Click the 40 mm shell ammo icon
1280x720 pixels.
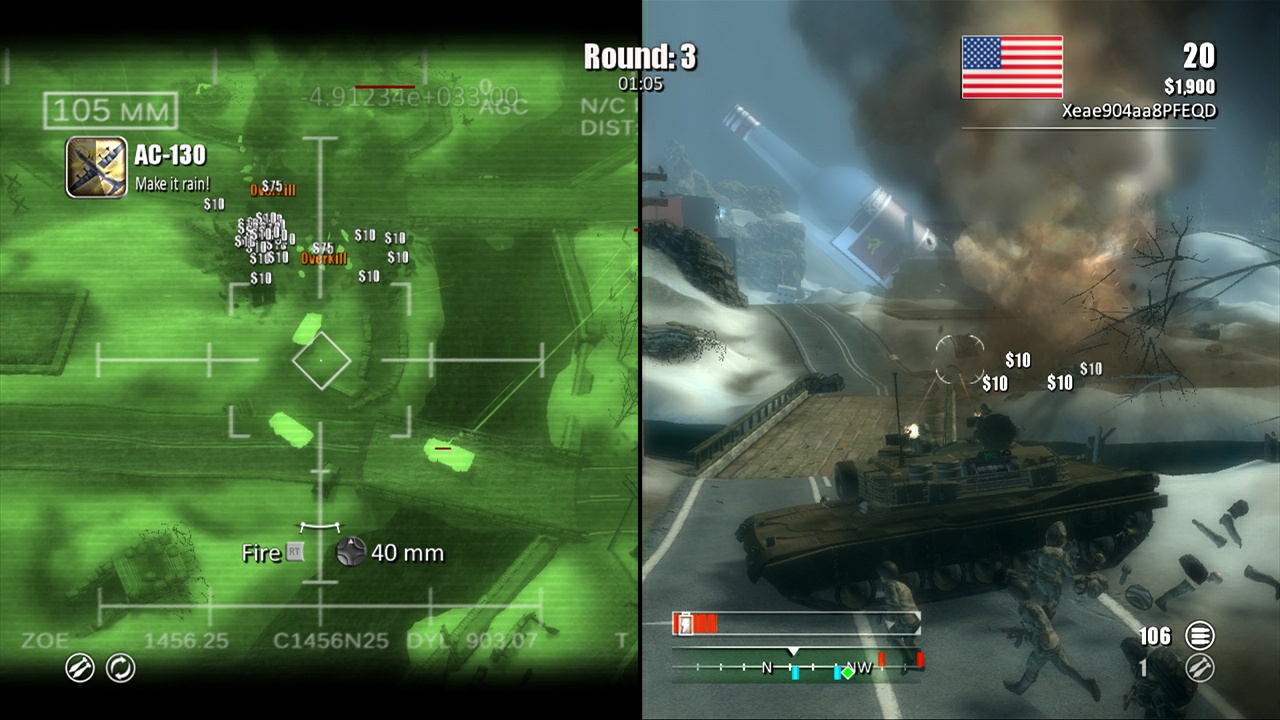pyautogui.click(x=350, y=552)
